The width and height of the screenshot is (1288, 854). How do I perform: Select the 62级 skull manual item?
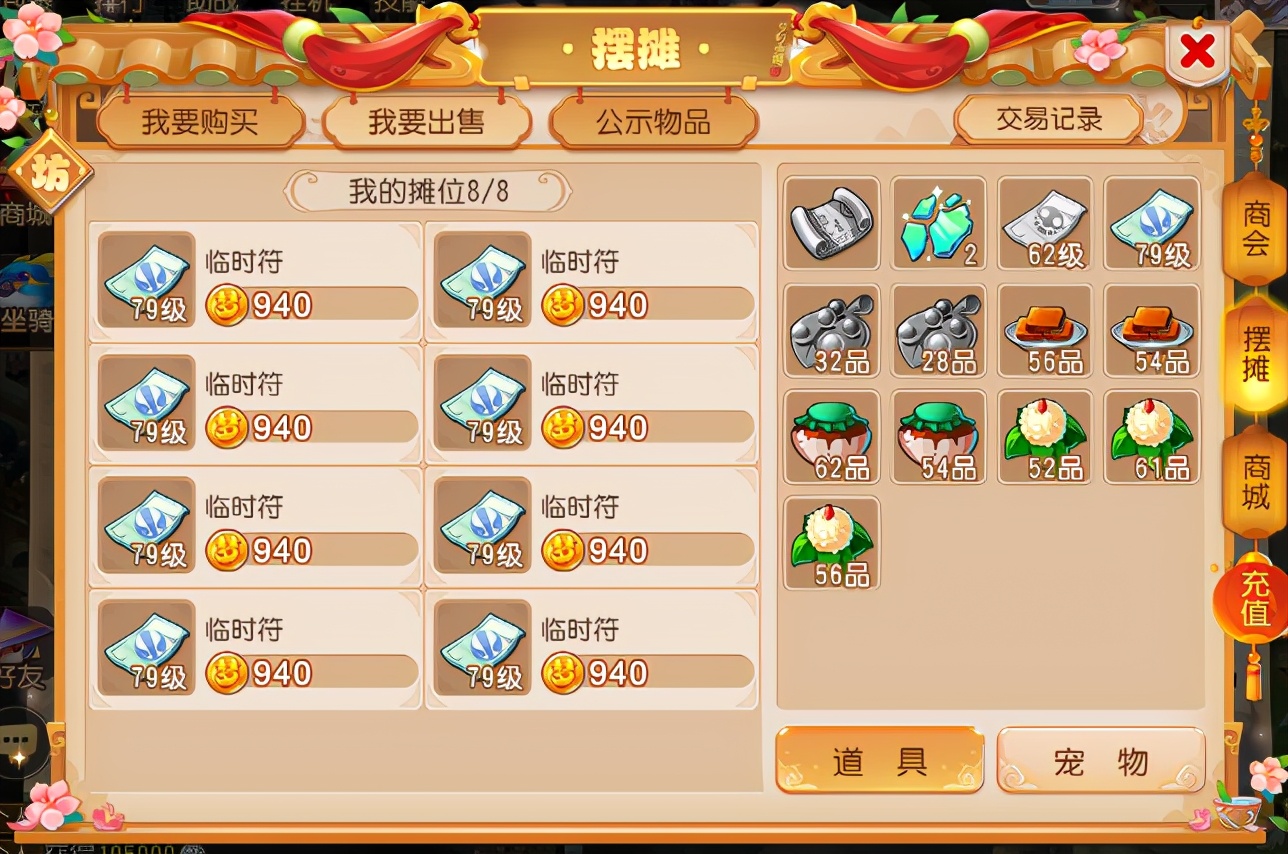tap(1044, 223)
